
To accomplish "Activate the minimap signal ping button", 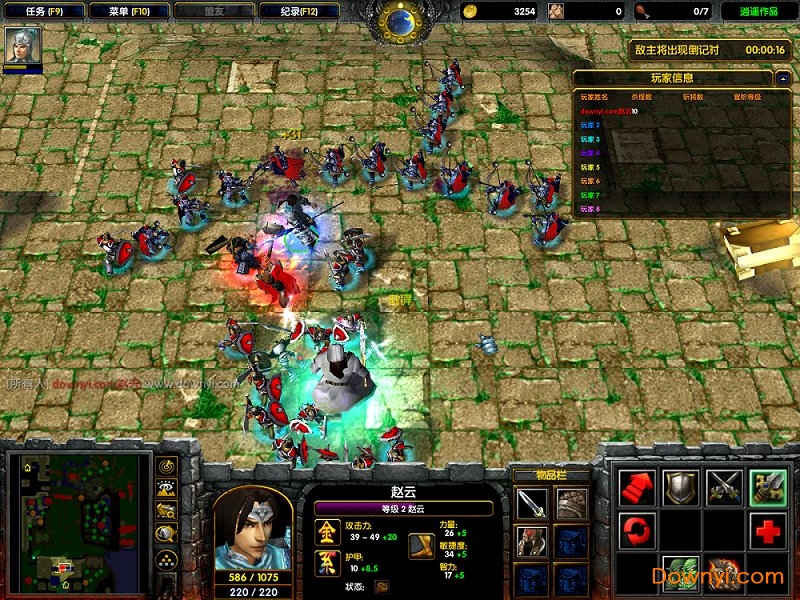I will click(x=166, y=466).
